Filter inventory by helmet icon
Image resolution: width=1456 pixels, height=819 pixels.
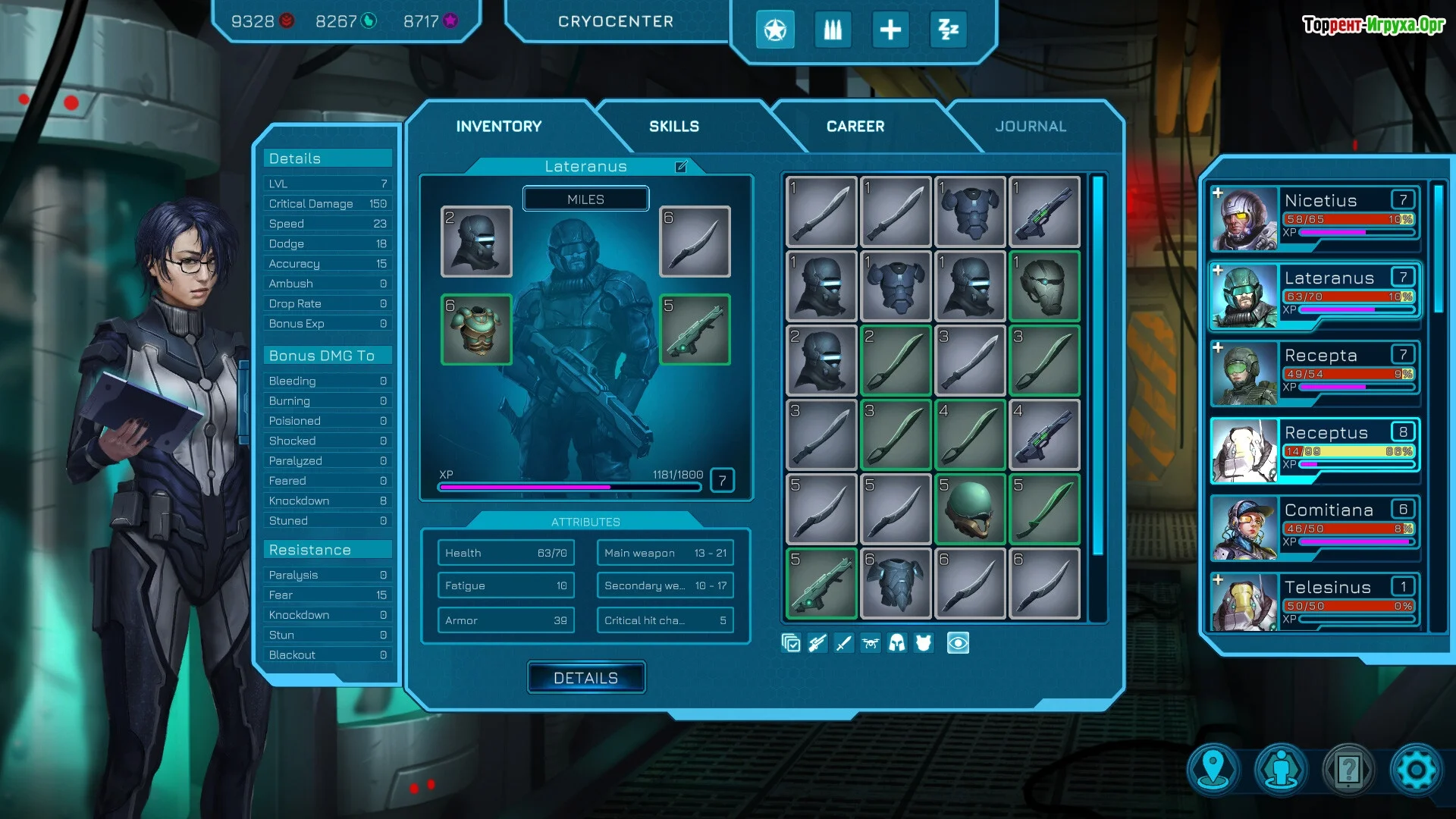coord(896,644)
